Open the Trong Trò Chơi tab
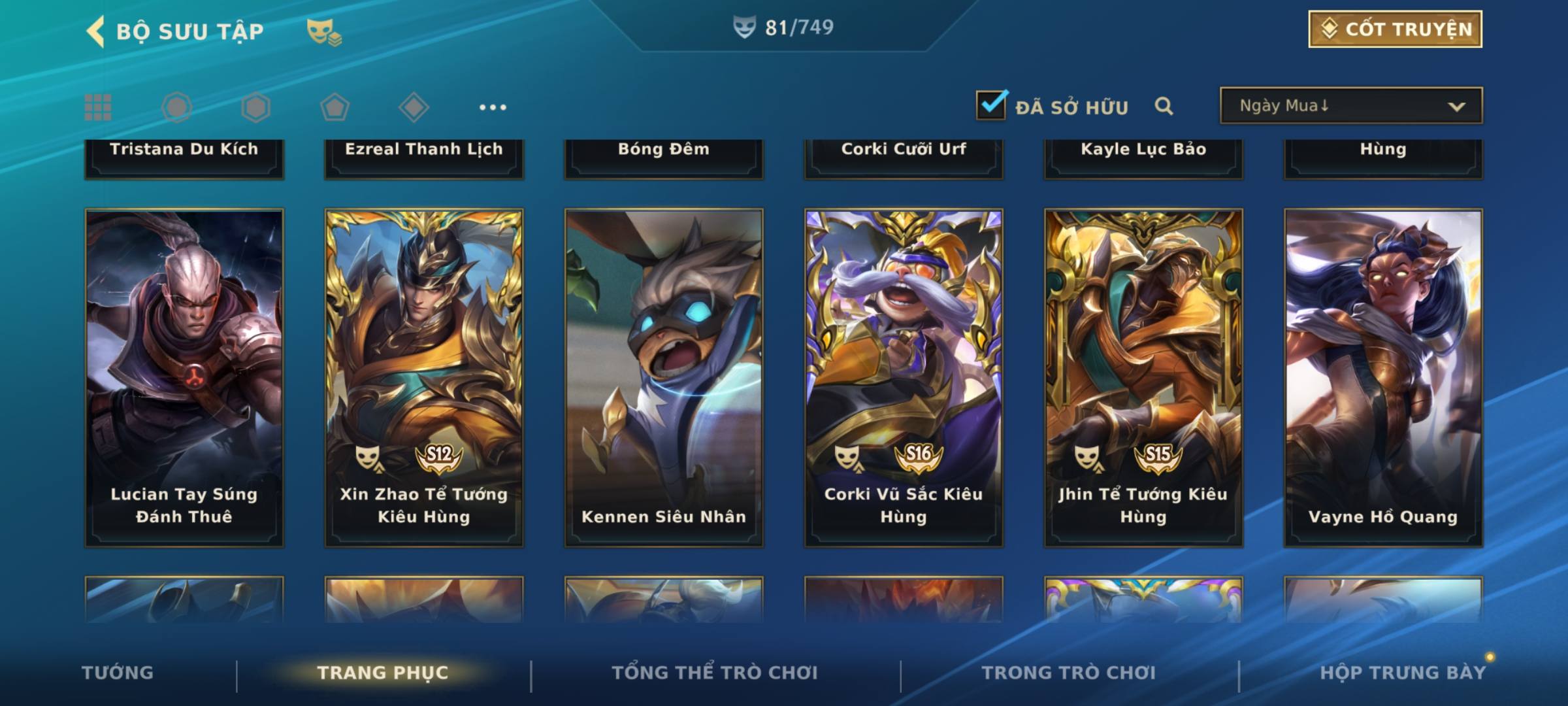Screen dimensions: 1568x706 [x=1068, y=673]
